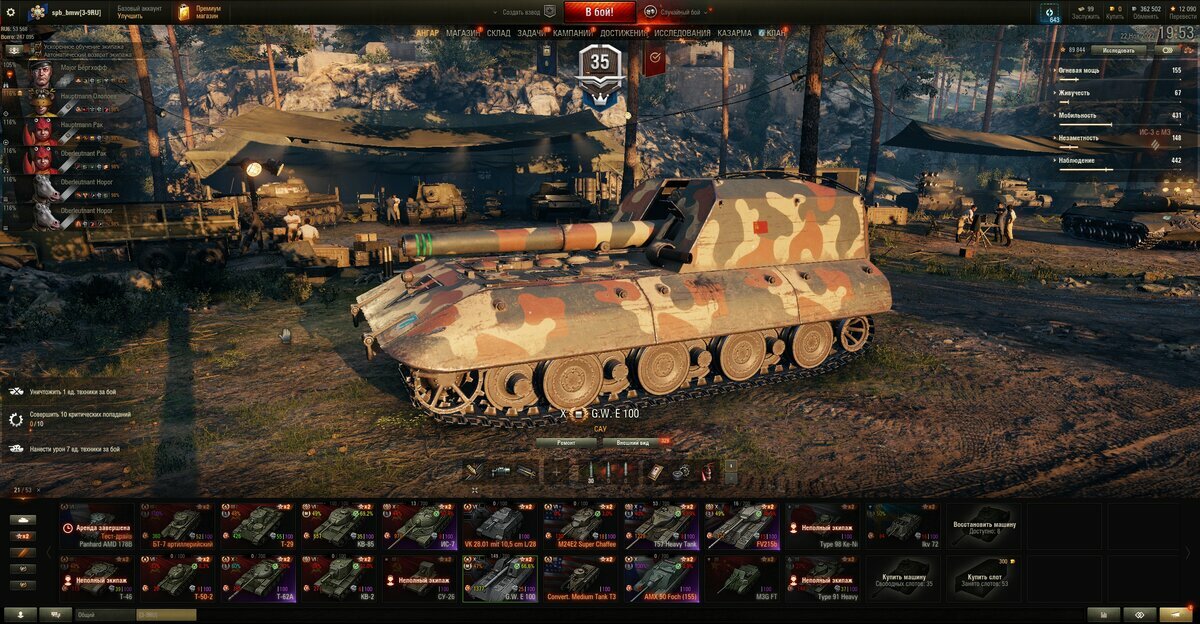Image resolution: width=1200 pixels, height=624 pixels.
Task: Open the МАГАЗИН tab
Action: [x=462, y=33]
